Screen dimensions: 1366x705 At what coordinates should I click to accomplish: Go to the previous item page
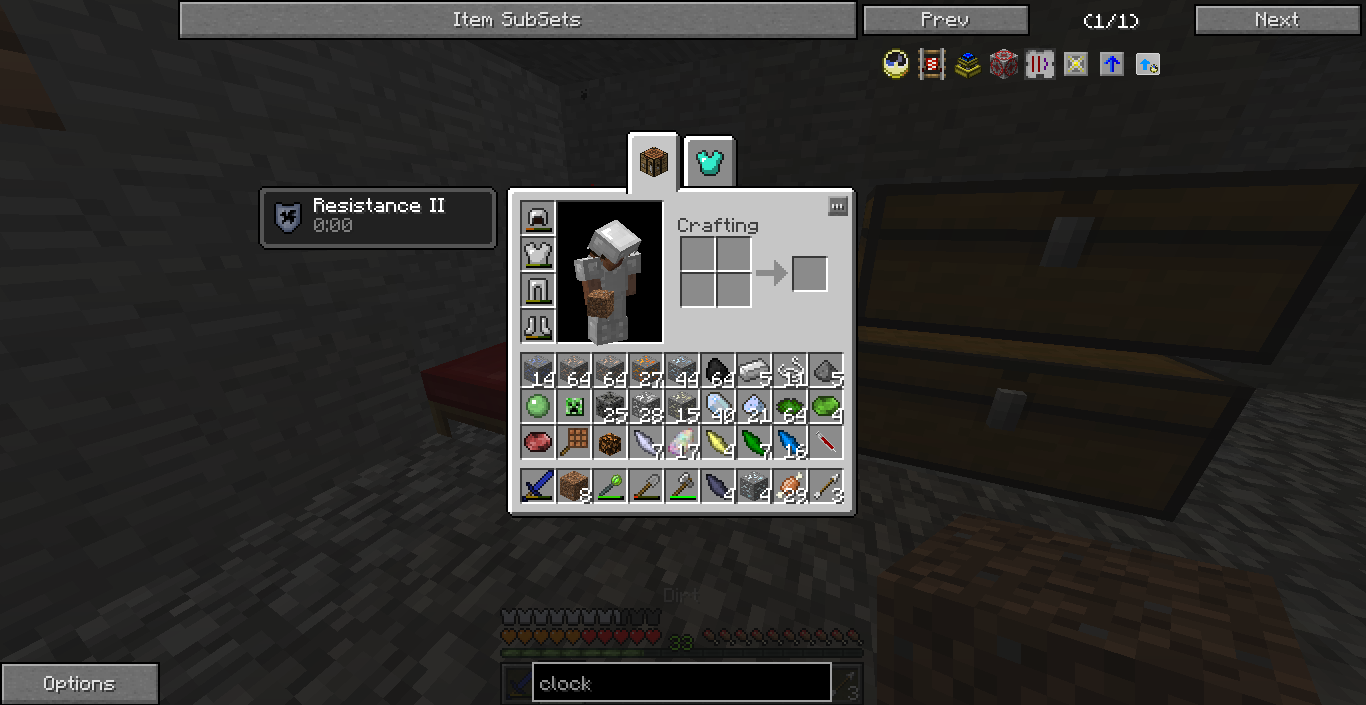[x=945, y=20]
